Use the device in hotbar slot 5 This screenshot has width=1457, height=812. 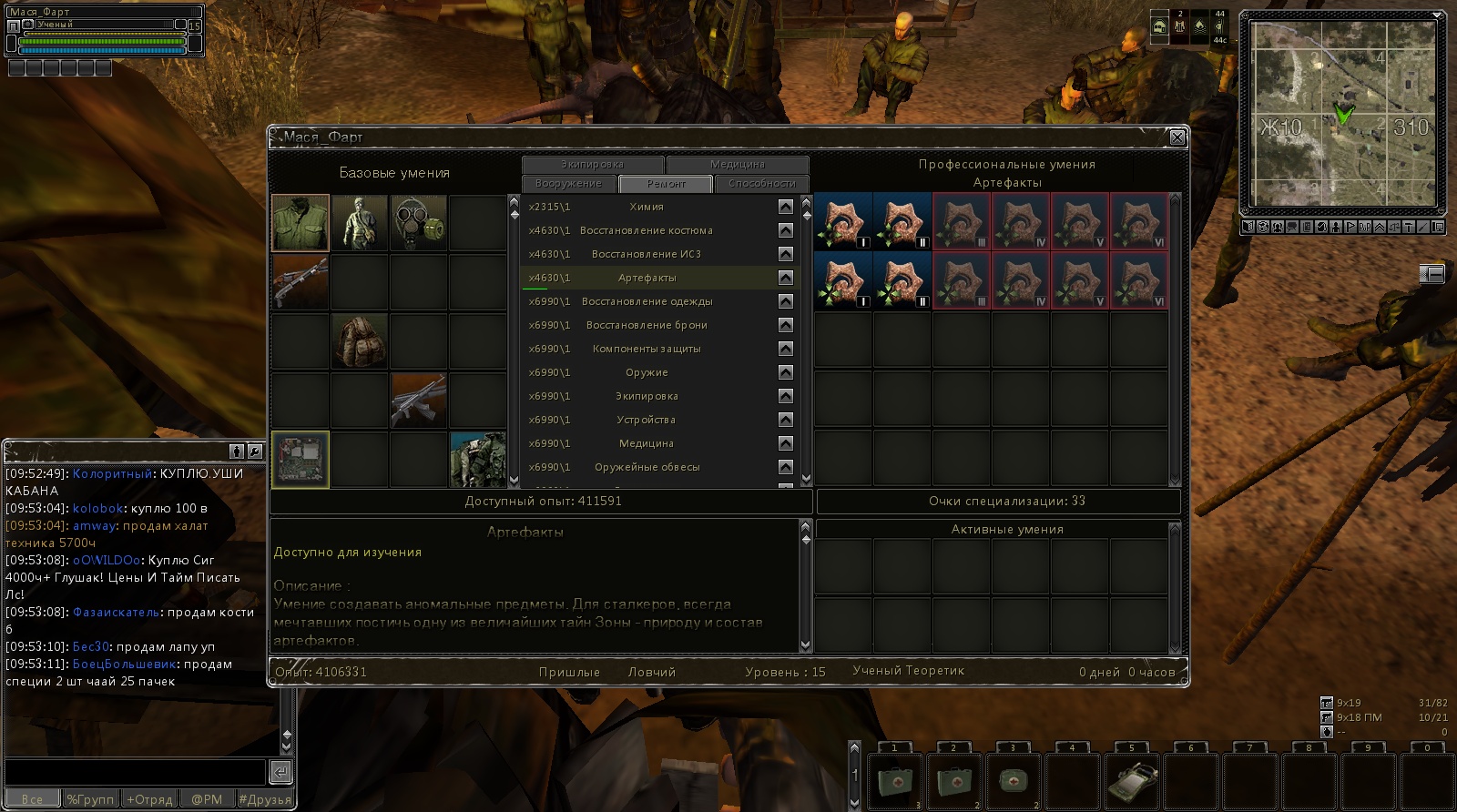(x=1132, y=782)
